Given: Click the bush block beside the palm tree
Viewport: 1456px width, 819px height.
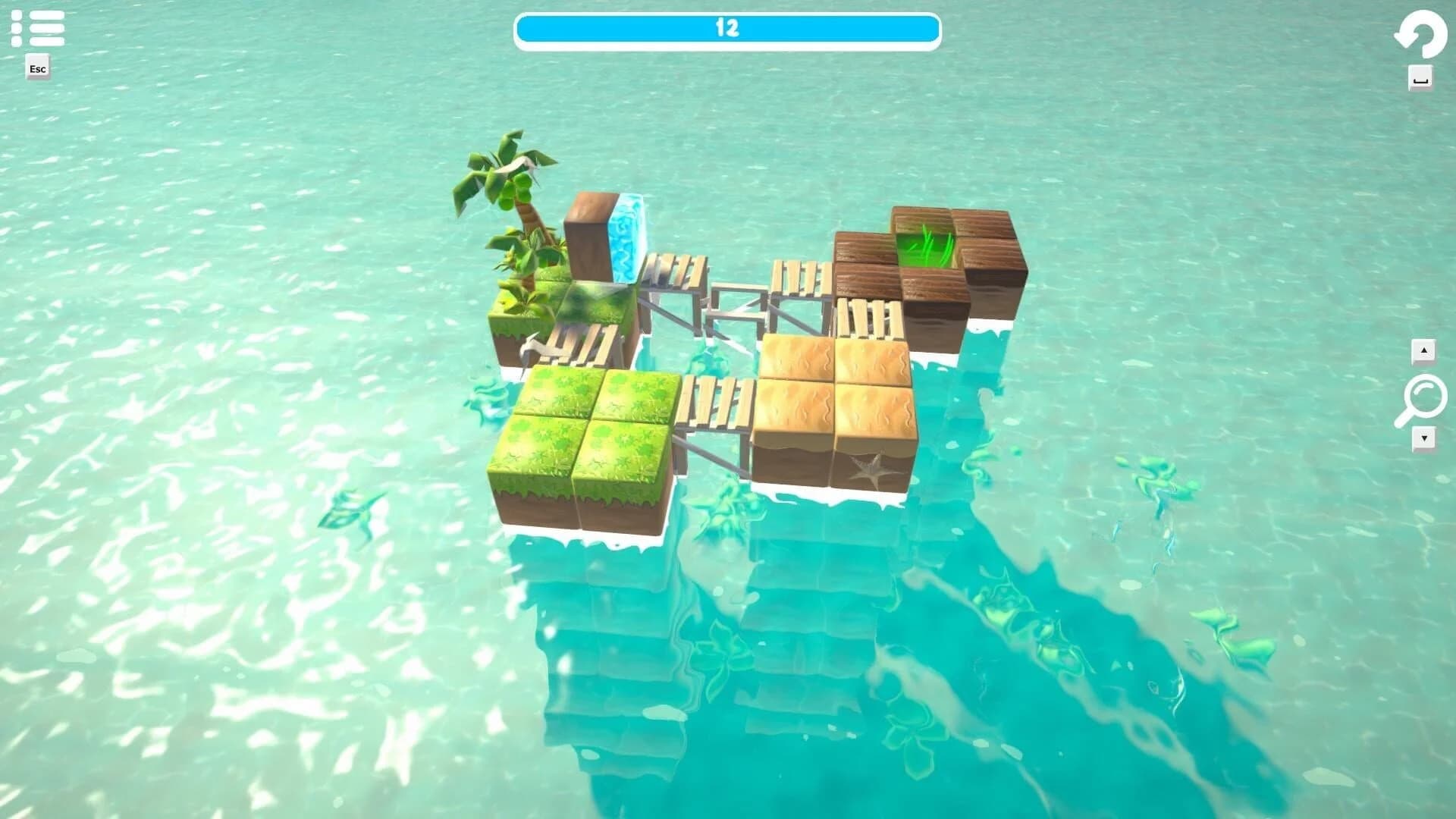Looking at the screenshot, I should click(x=516, y=300).
